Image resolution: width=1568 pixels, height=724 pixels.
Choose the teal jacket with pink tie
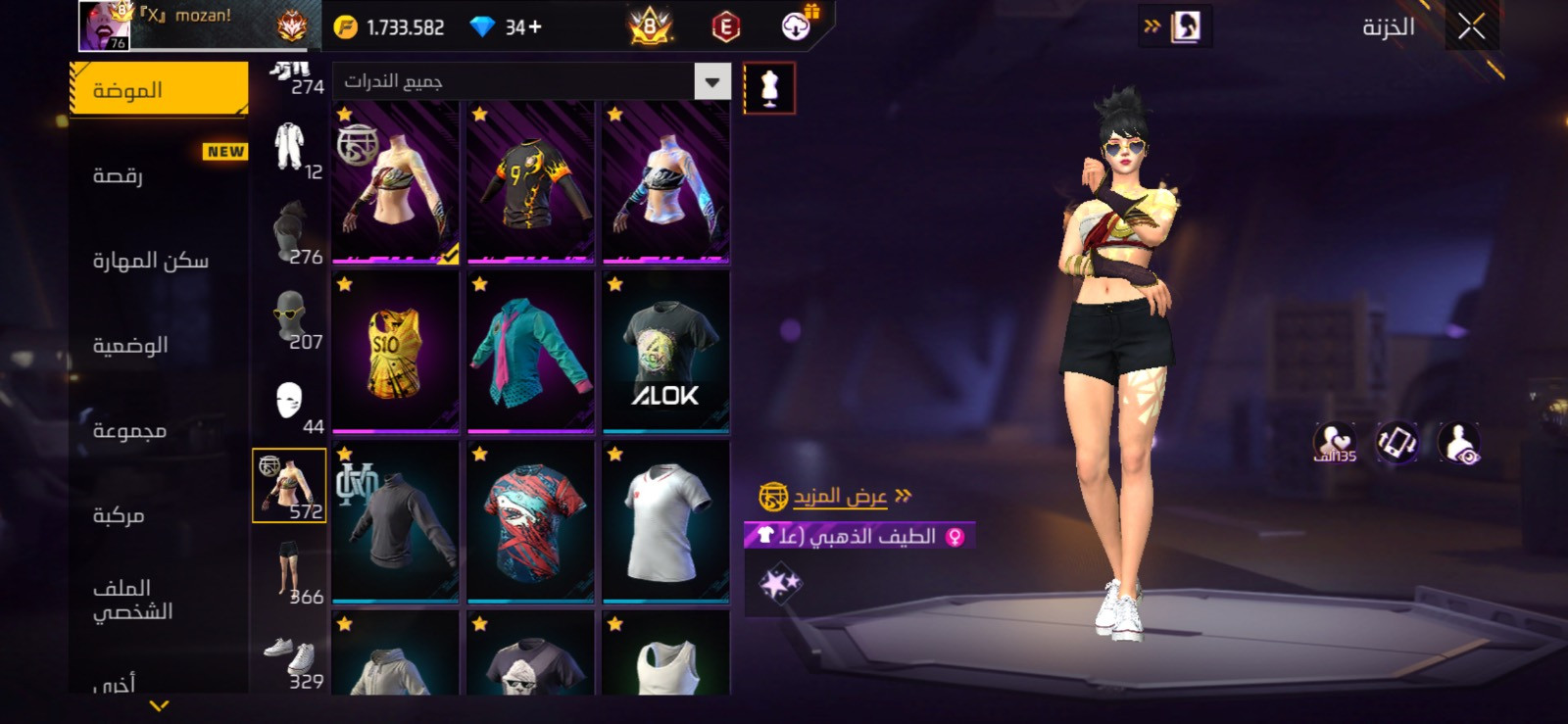pos(530,353)
